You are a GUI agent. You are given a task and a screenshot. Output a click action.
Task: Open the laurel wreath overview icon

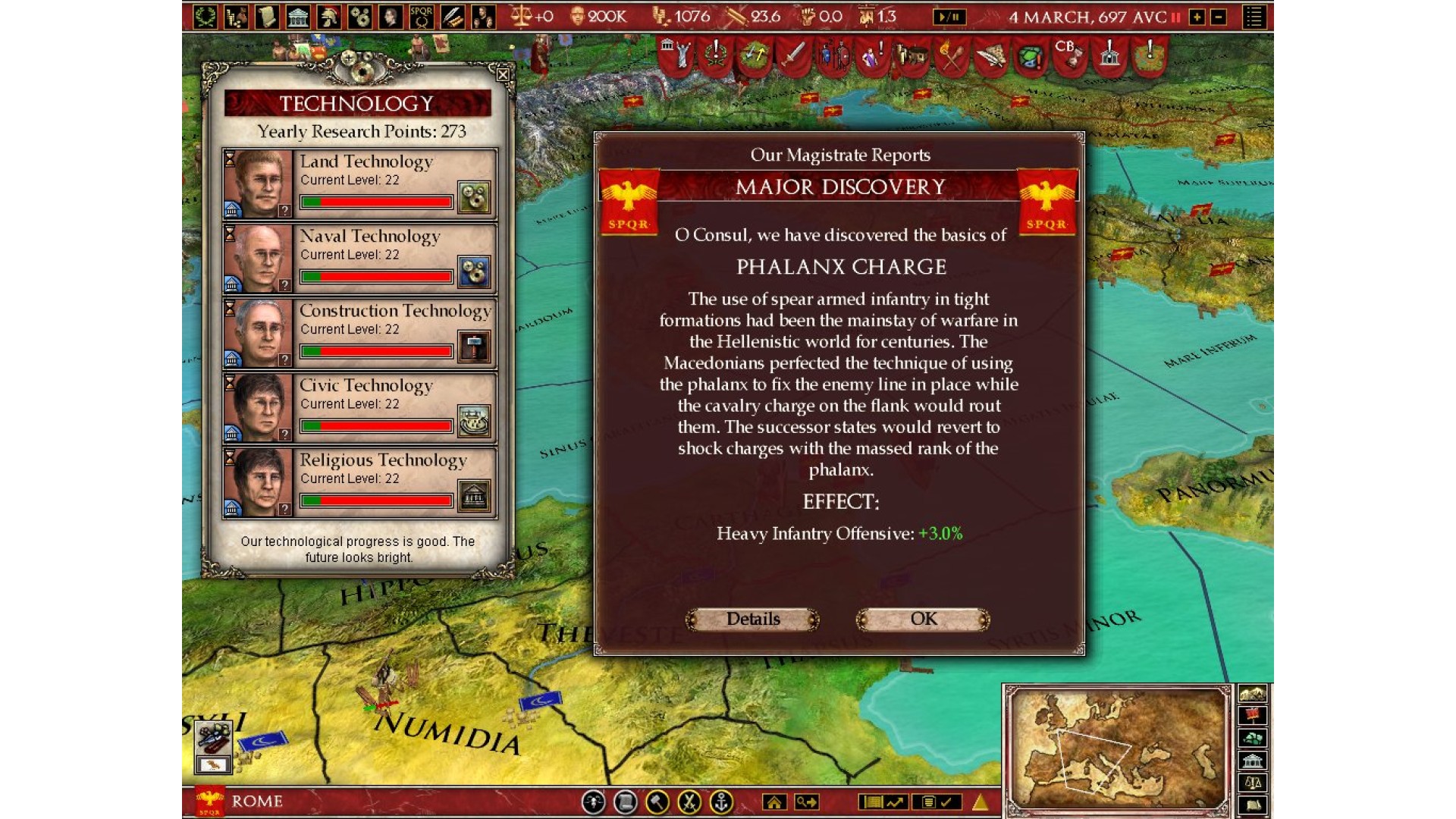(205, 17)
